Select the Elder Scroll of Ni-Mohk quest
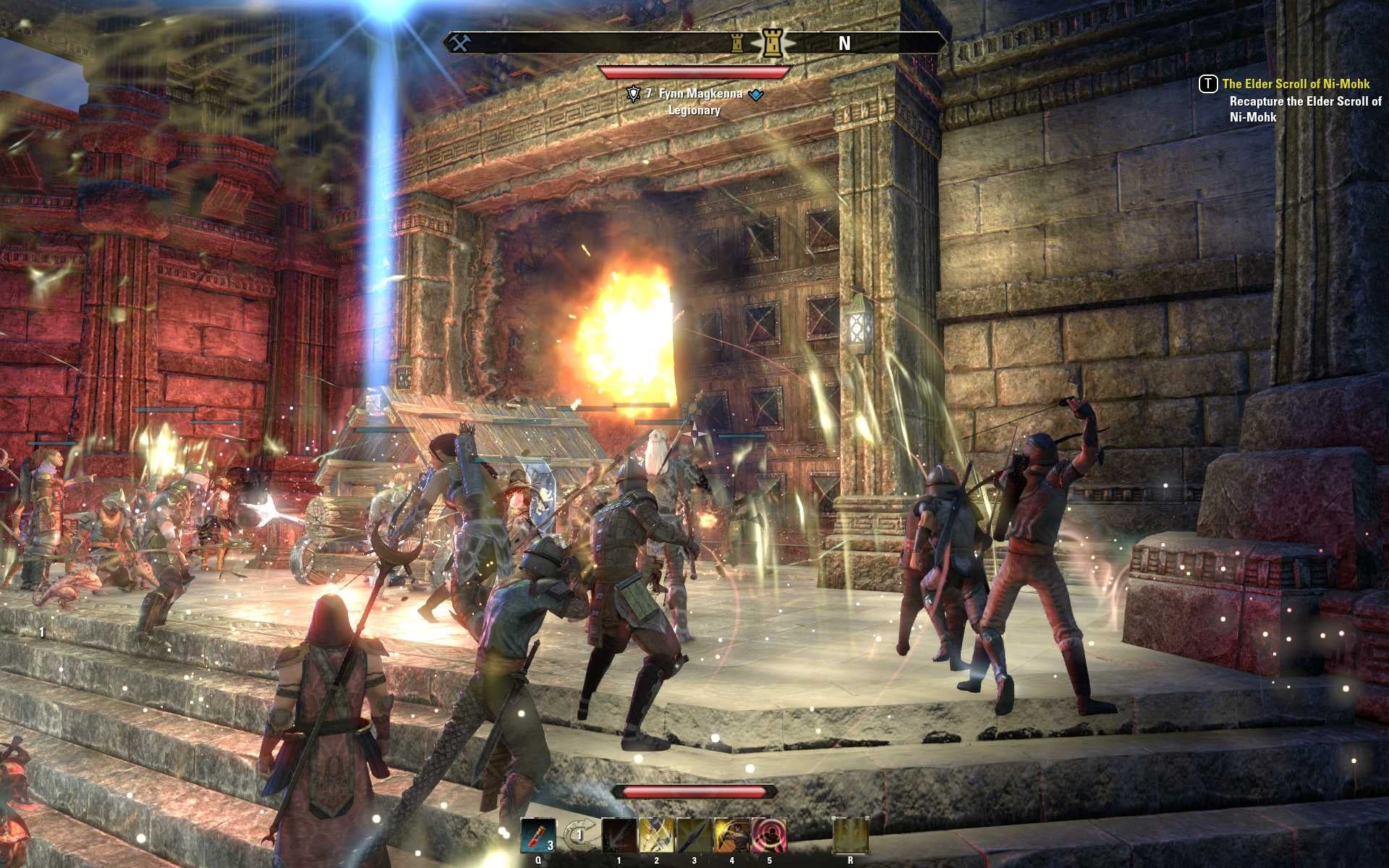This screenshot has width=1389, height=868. click(x=1295, y=84)
